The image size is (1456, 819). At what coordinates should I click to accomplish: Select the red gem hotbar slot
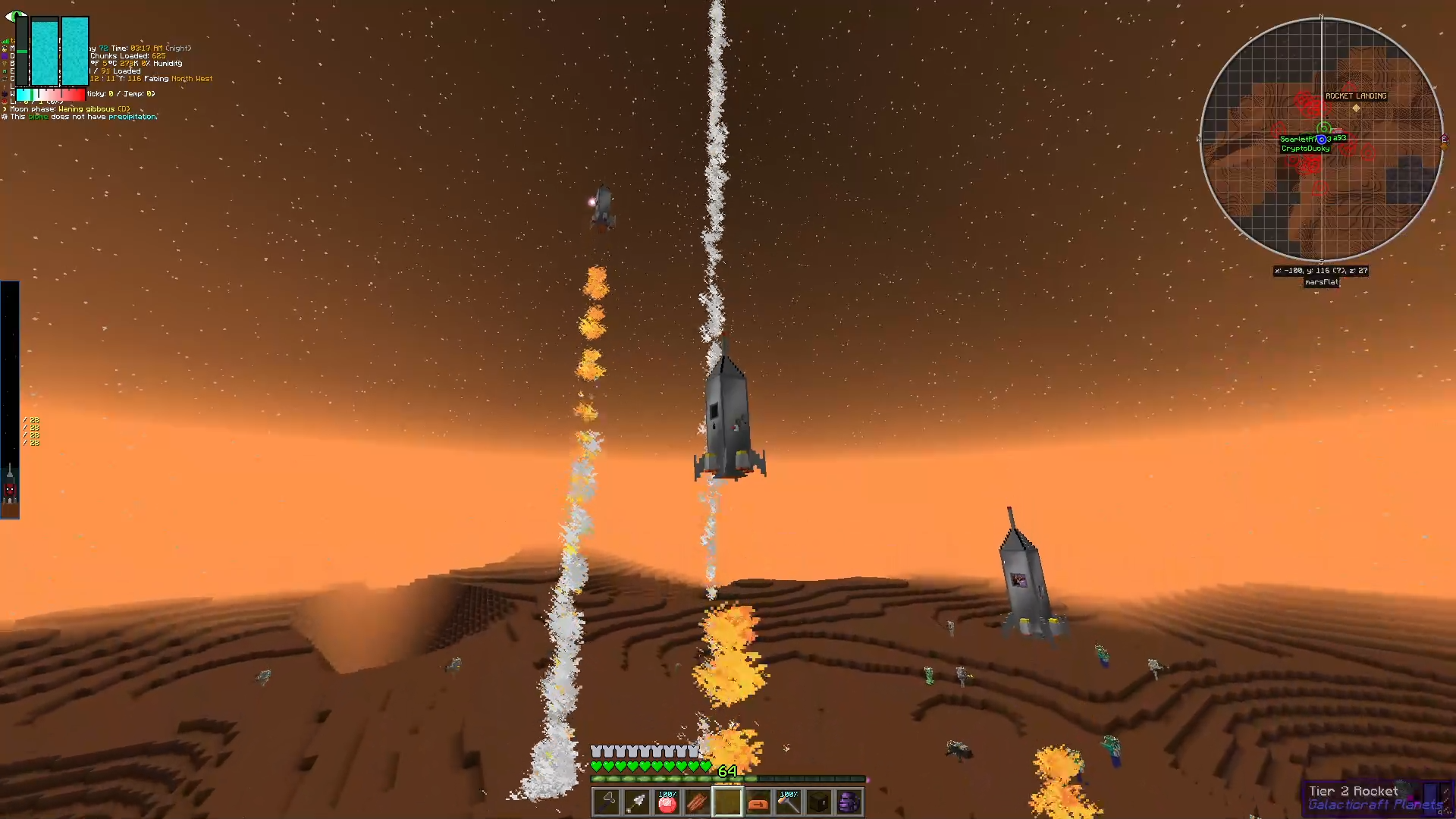(667, 802)
